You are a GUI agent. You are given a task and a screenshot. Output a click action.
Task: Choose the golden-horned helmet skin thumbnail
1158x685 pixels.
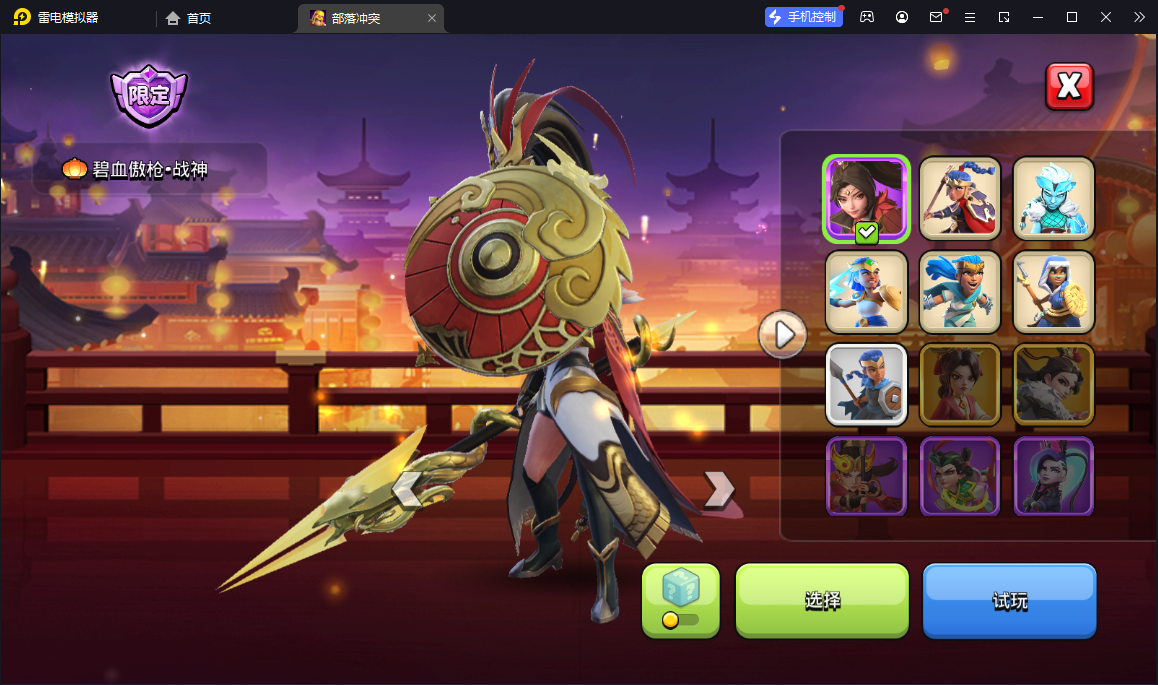click(x=866, y=476)
